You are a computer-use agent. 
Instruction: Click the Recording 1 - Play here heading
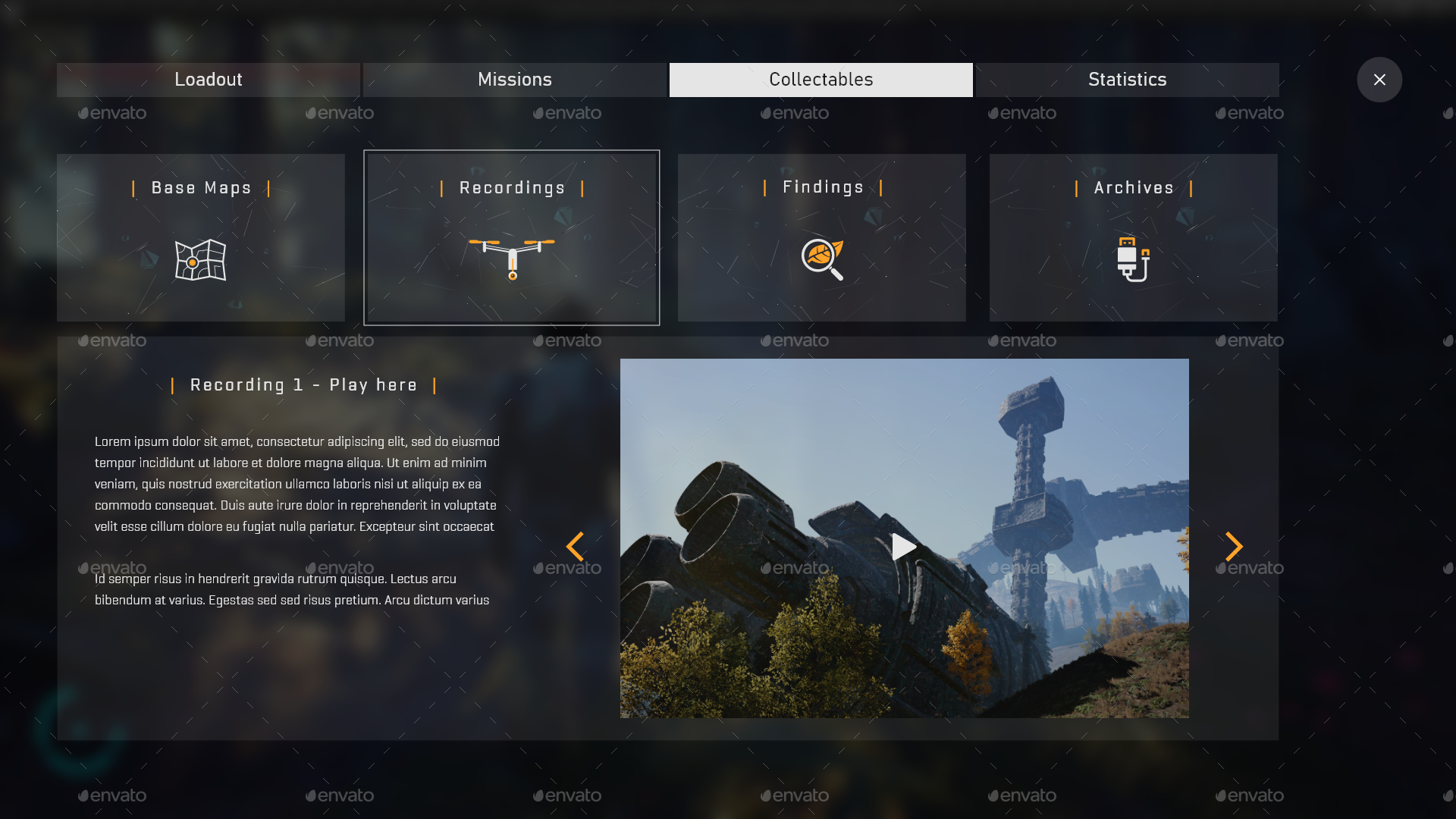point(303,384)
